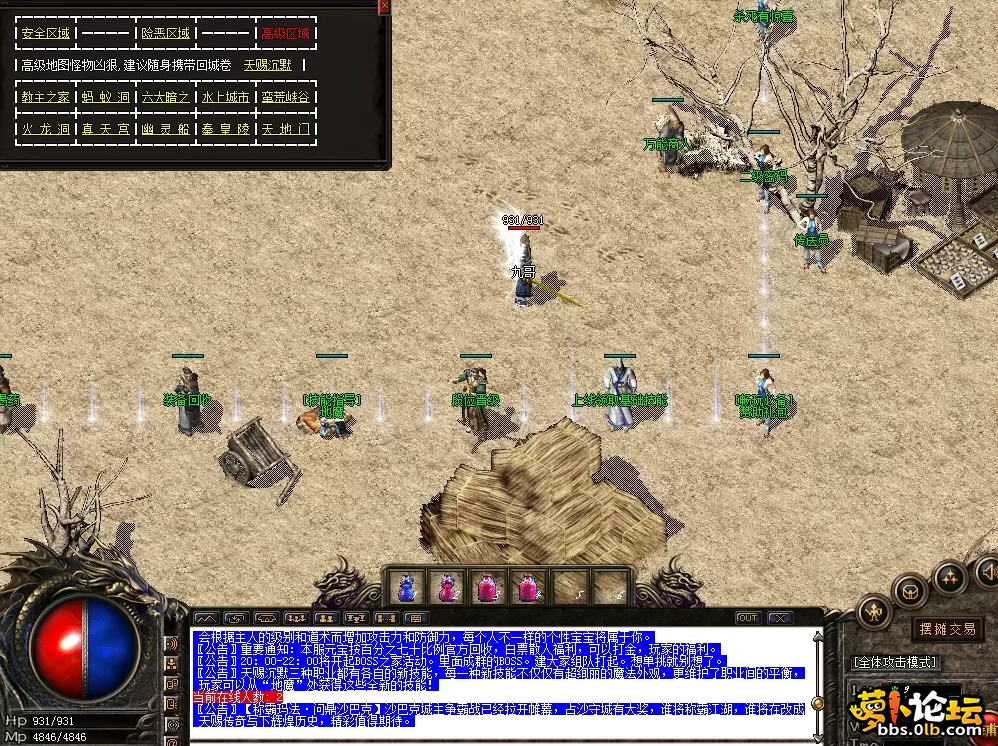
Task: Choose the 秦皇陵 map link
Action: point(226,129)
